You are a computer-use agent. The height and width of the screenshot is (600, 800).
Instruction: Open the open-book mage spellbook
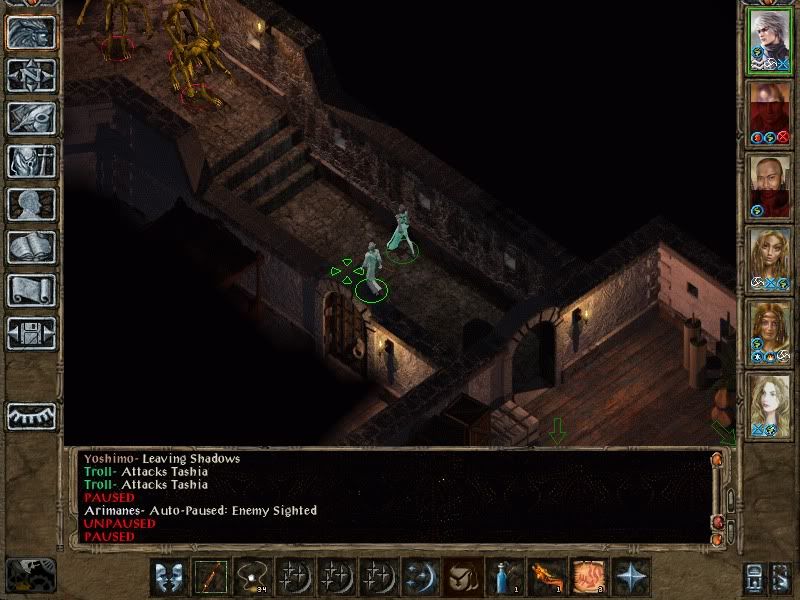click(x=31, y=247)
